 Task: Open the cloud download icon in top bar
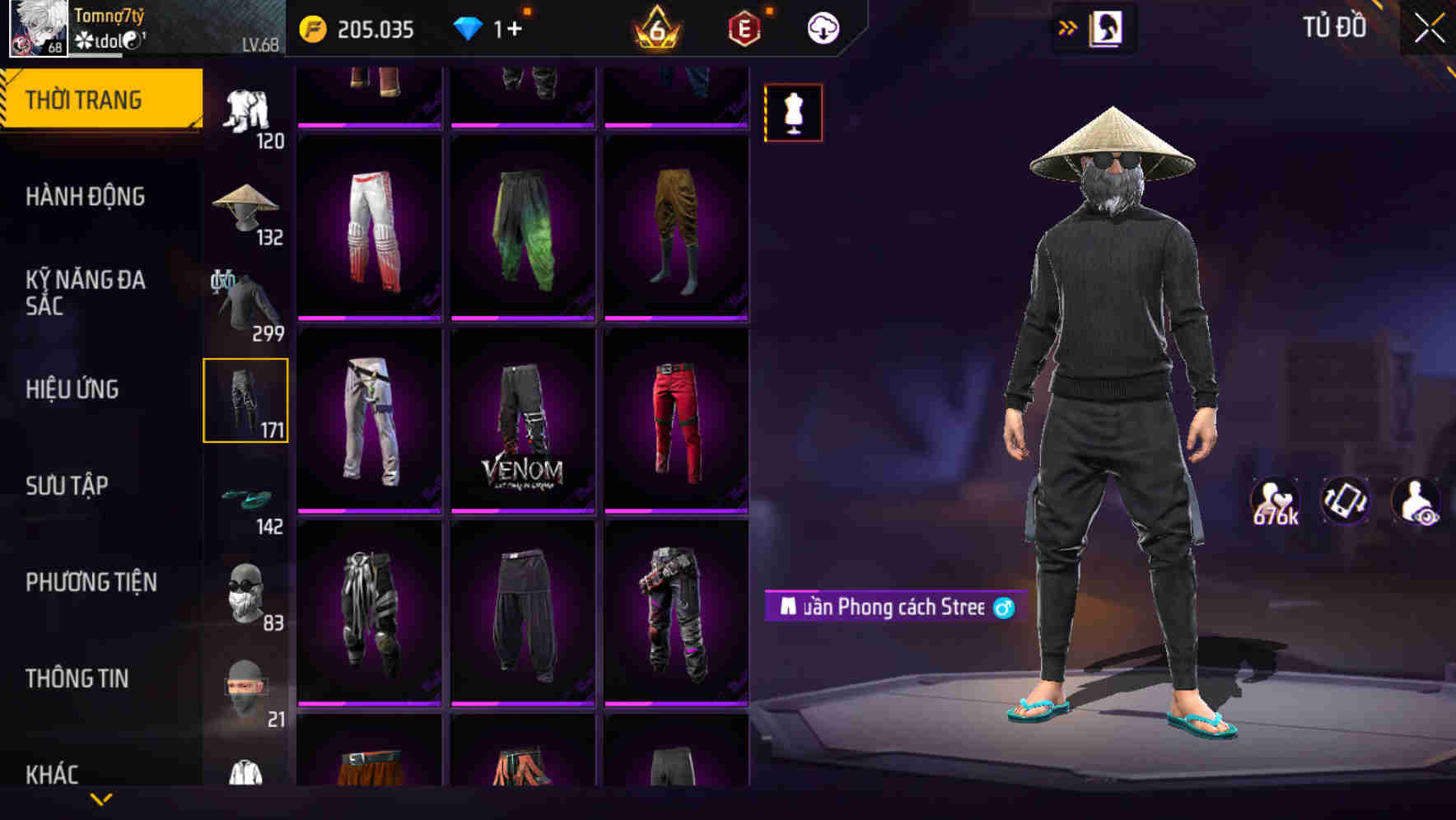(822, 27)
